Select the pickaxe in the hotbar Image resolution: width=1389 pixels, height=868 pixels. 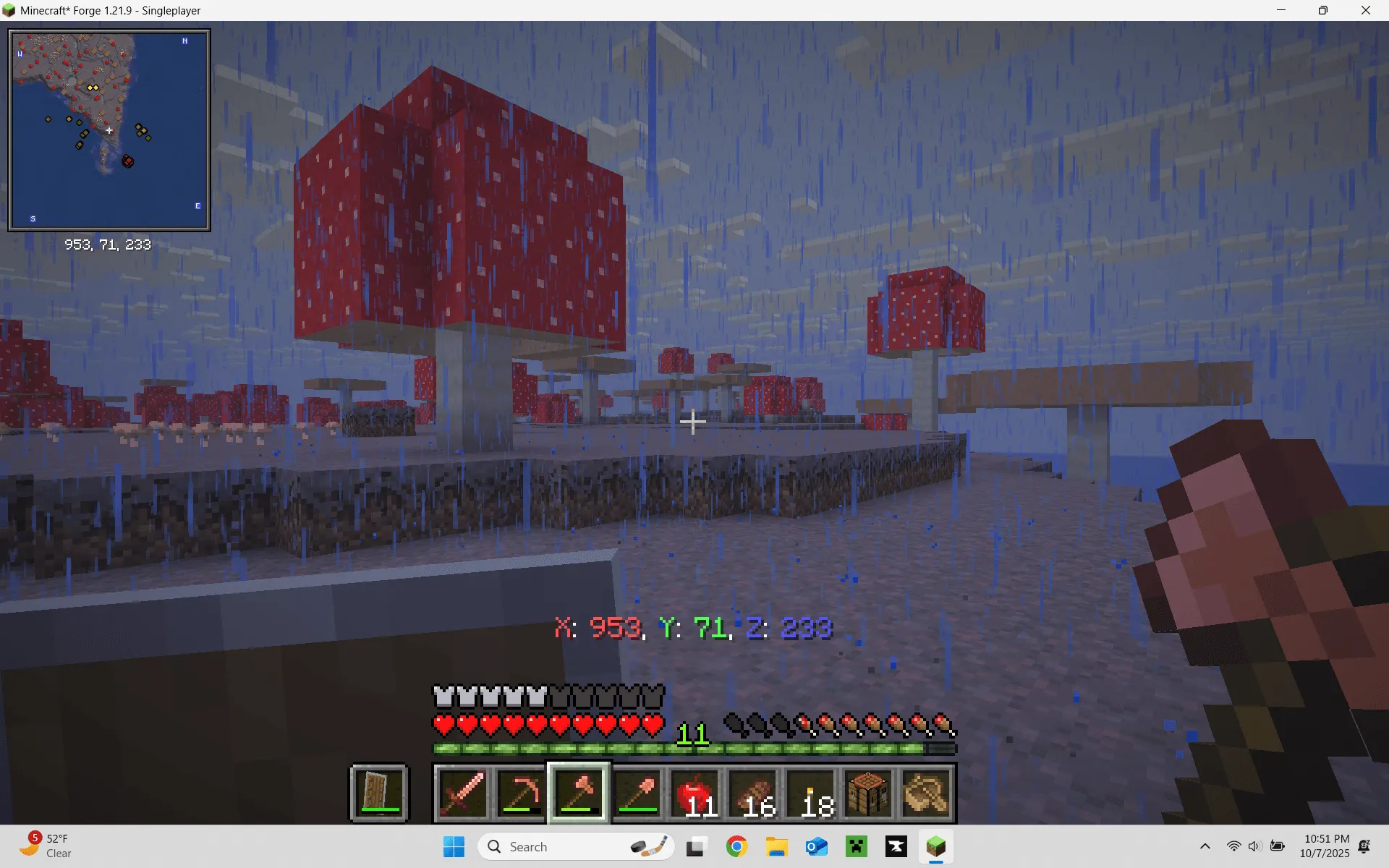point(520,793)
